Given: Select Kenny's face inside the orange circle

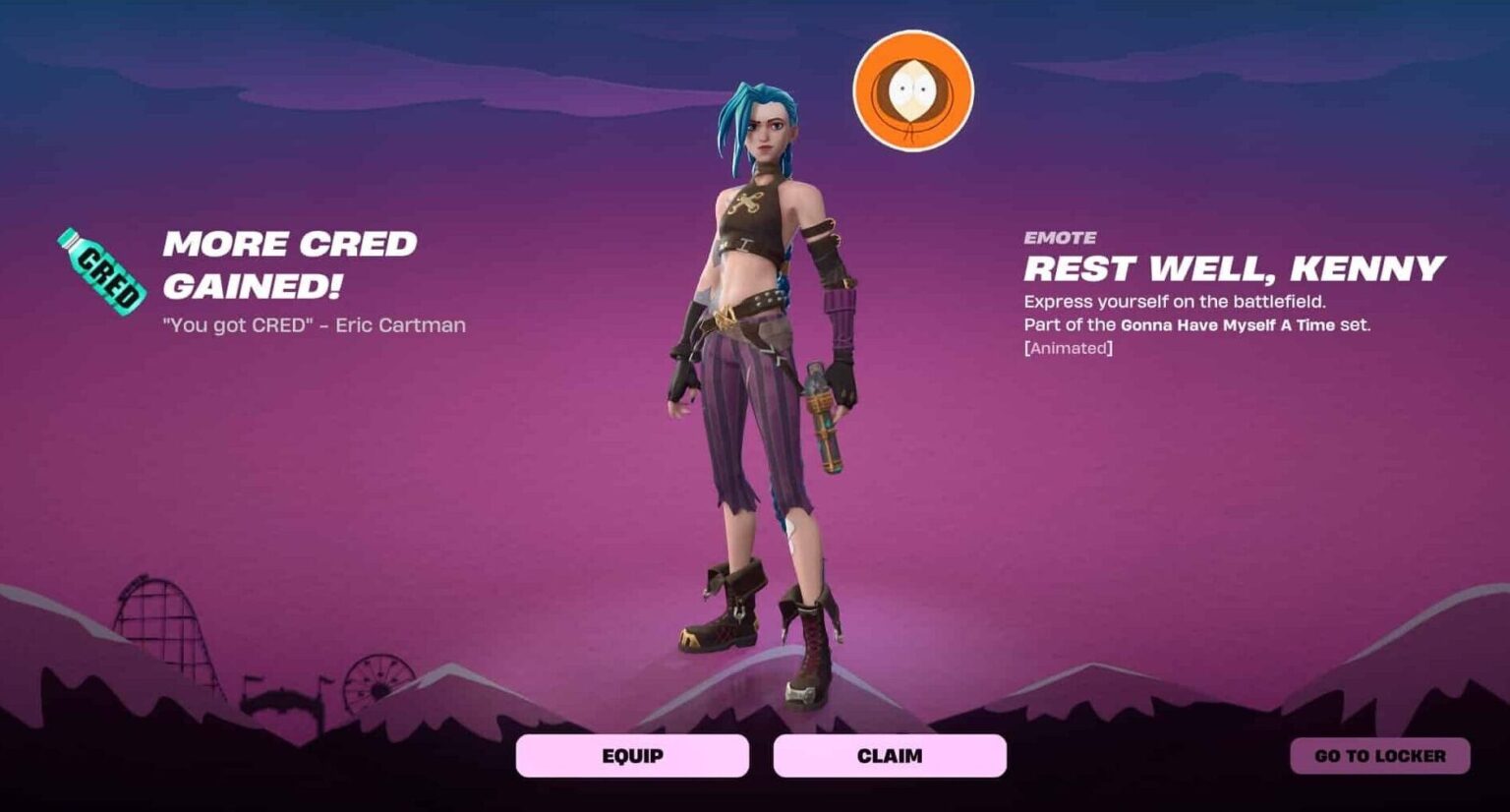Looking at the screenshot, I should coord(914,87).
